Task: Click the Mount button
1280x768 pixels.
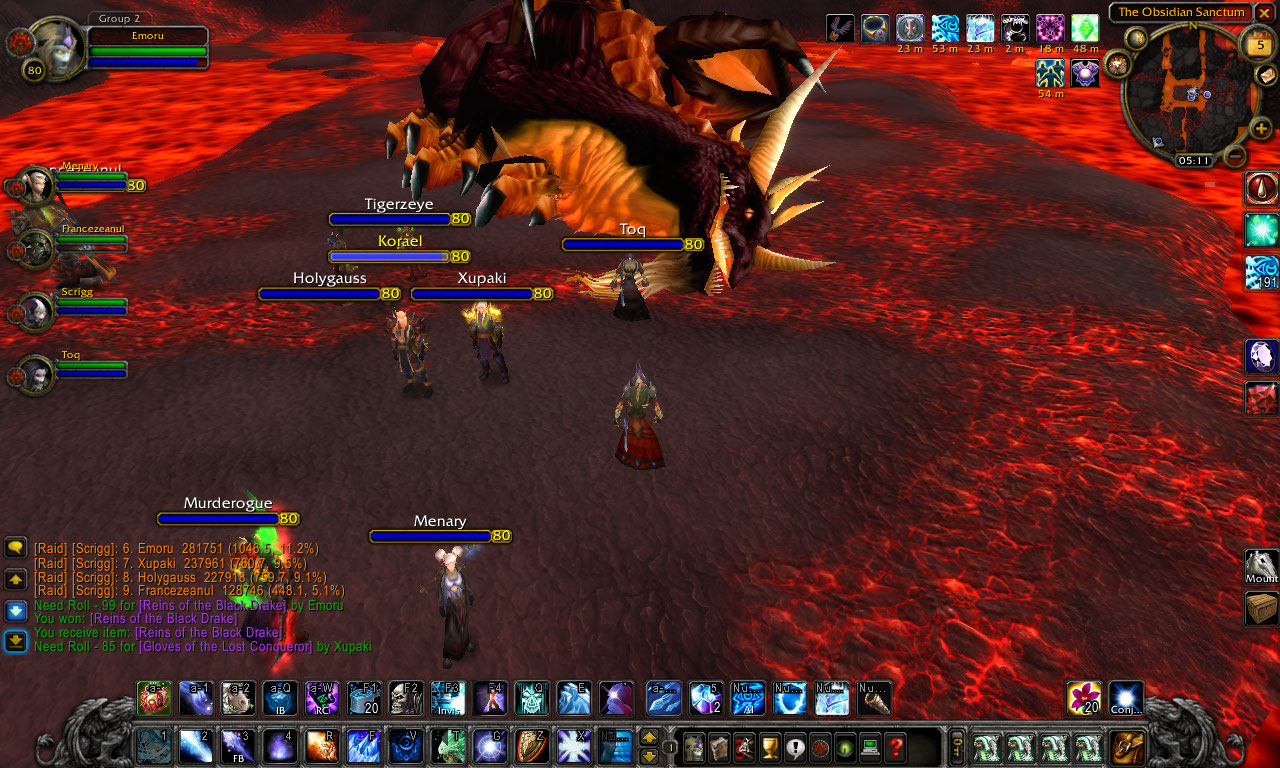Action: coord(1261,566)
